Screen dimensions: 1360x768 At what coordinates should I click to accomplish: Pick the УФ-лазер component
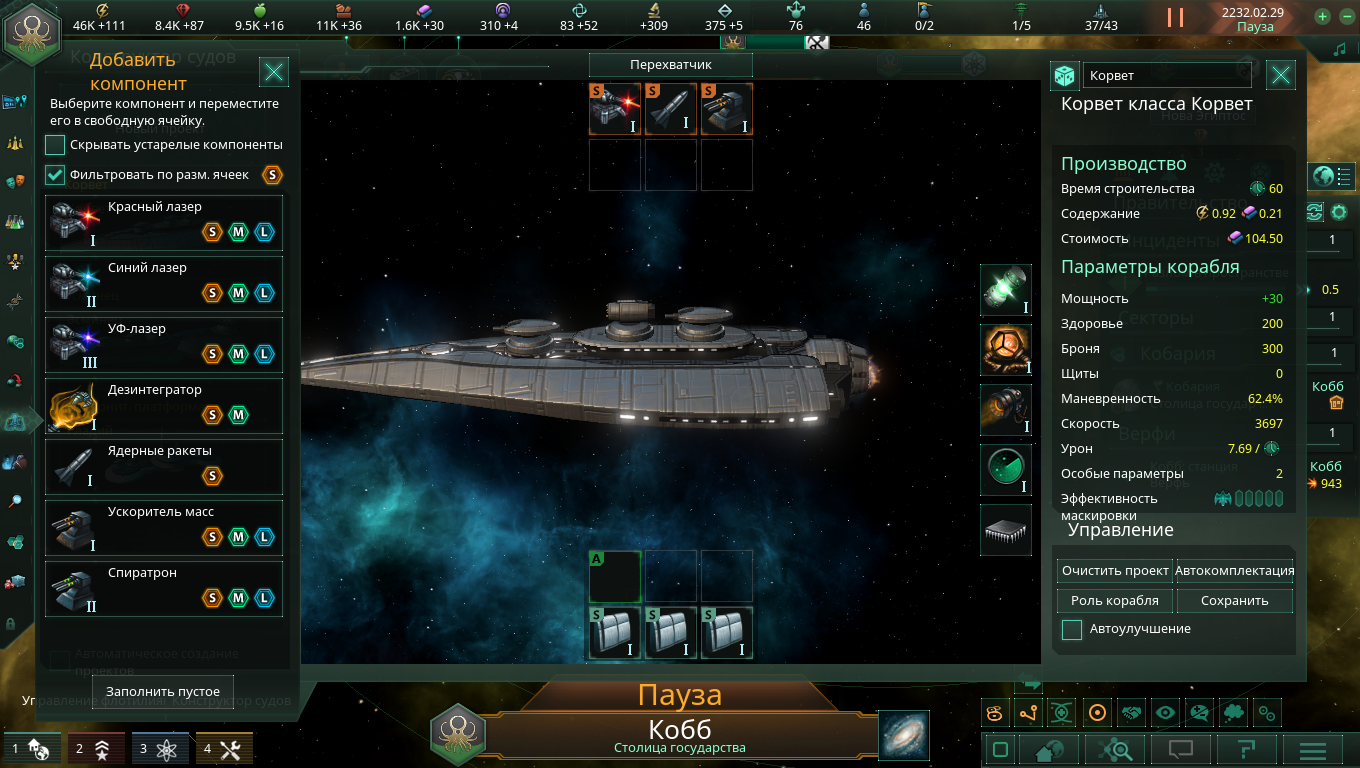pos(164,345)
